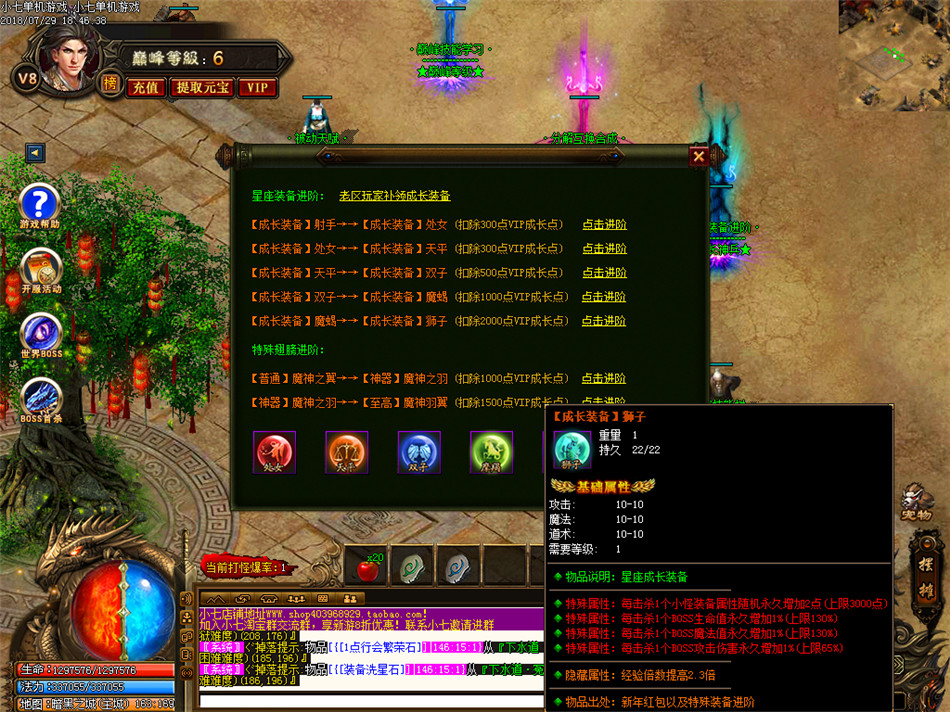Open the BOSS首杀 first-kill icon
950x712 pixels.
[x=41, y=396]
